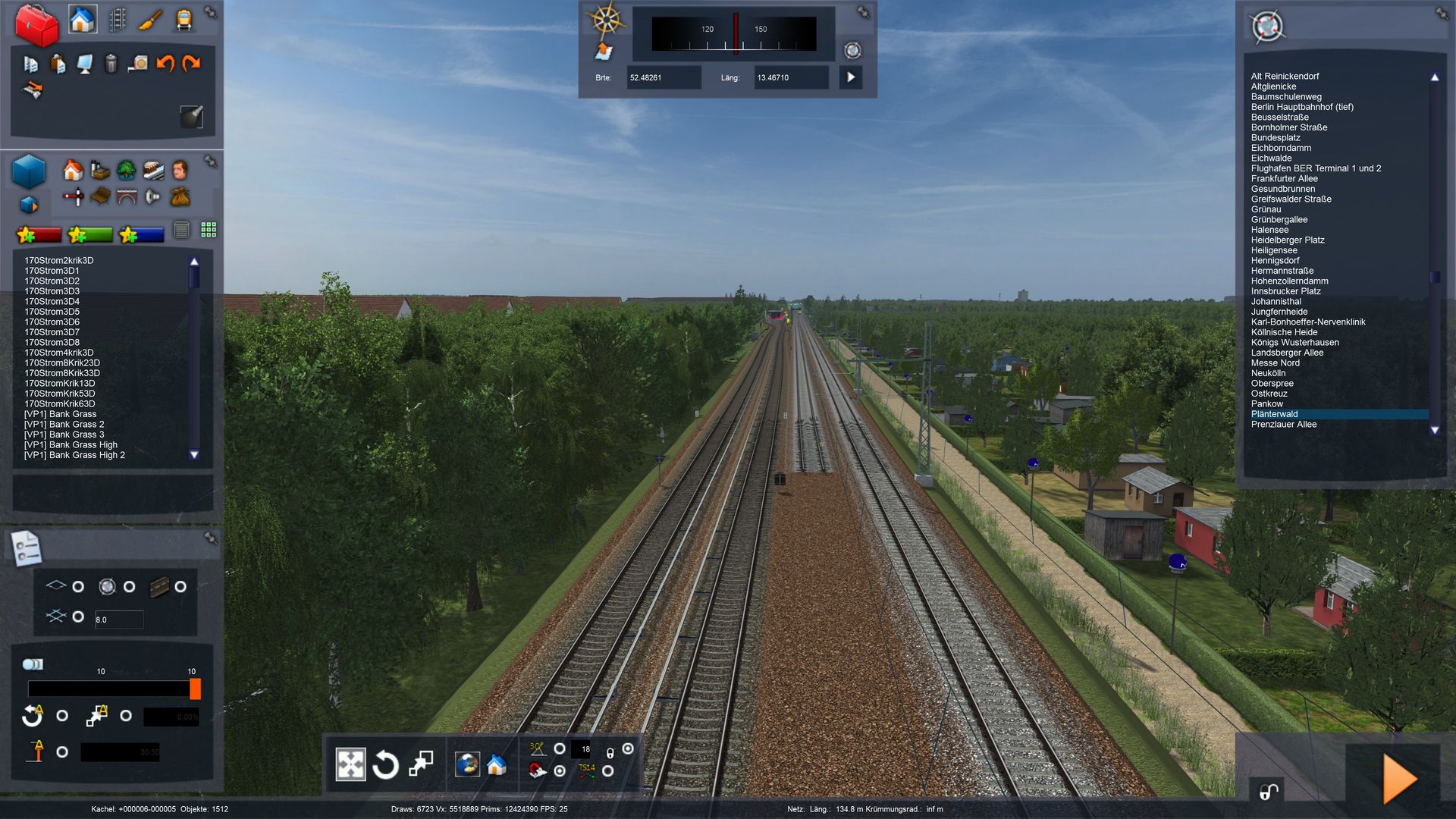Toggle the red star favorites filter
The width and height of the screenshot is (1456, 819).
pos(39,235)
